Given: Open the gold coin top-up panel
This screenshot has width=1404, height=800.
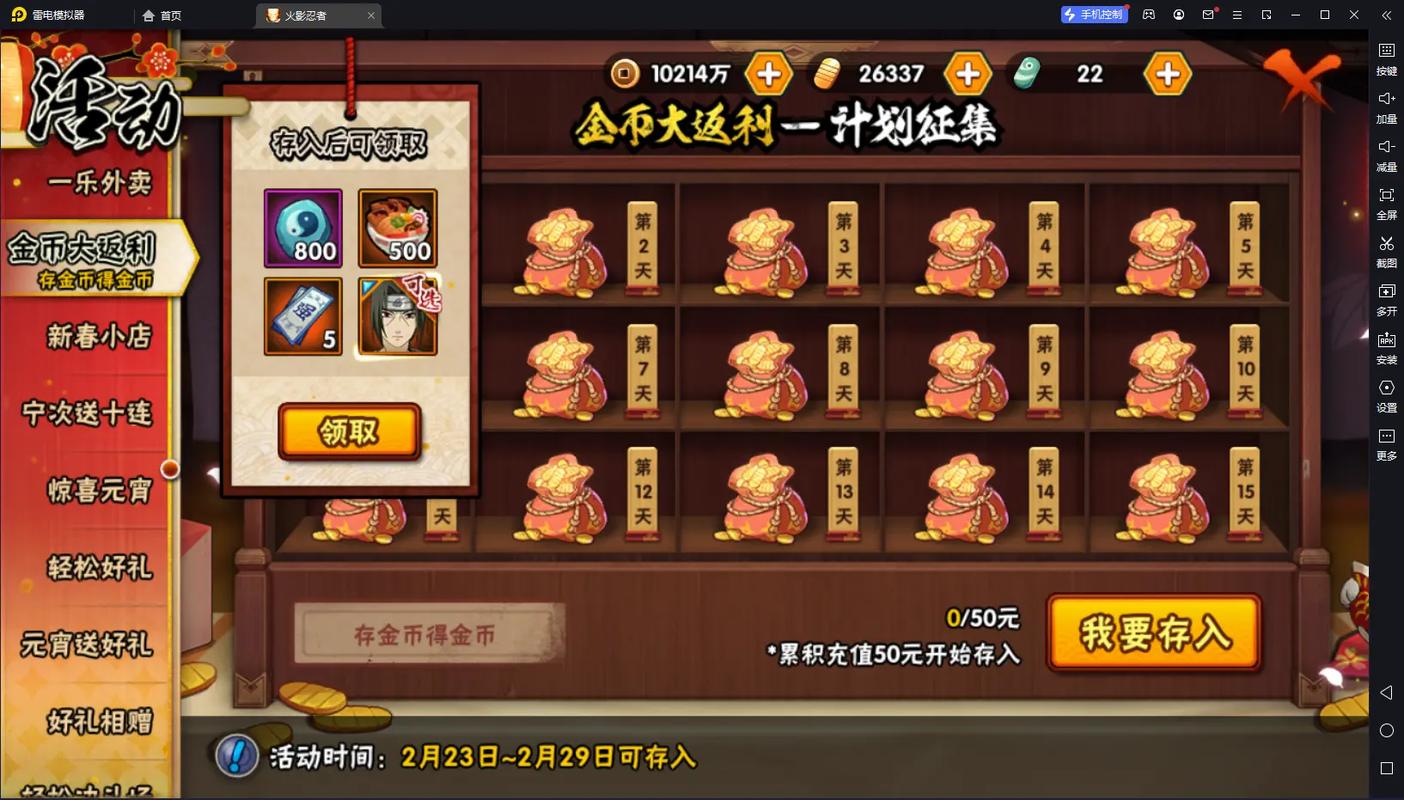Looking at the screenshot, I should click(x=769, y=73).
